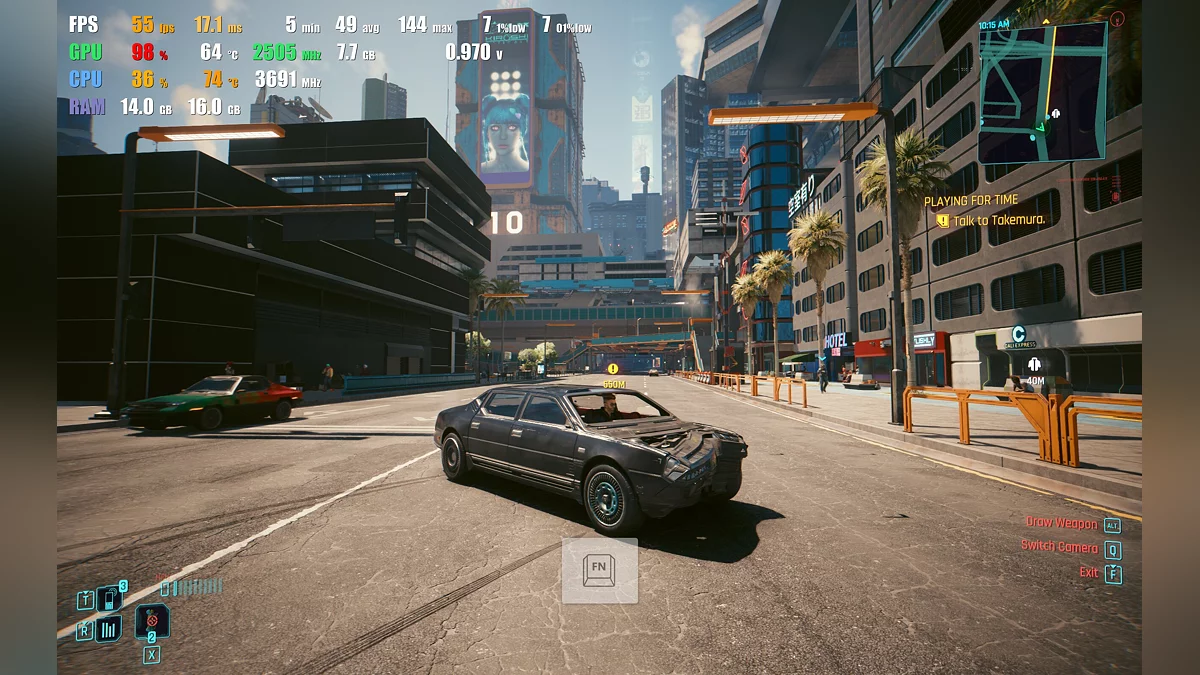Open the minimap in the corner

coord(1042,92)
